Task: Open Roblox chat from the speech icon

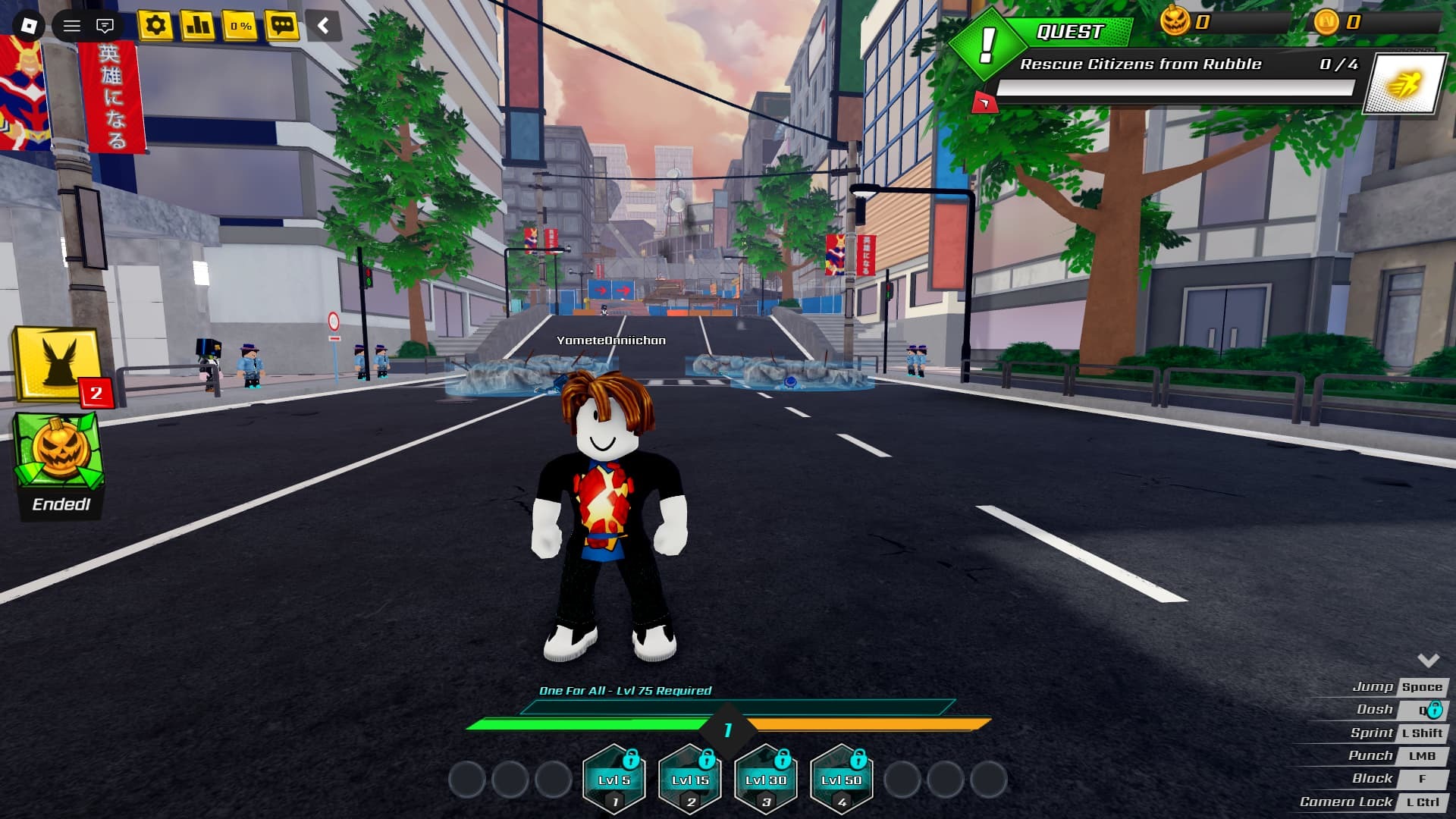Action: coord(105,24)
